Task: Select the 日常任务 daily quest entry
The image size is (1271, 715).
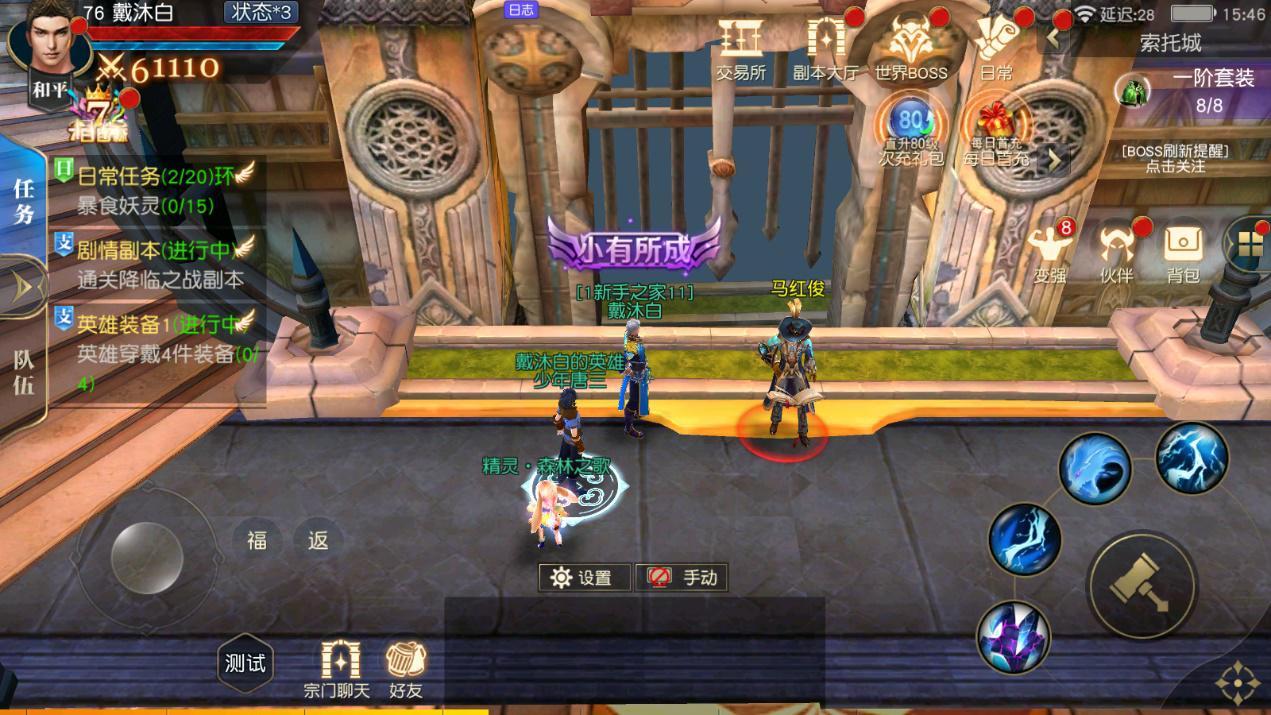Action: click(x=155, y=189)
